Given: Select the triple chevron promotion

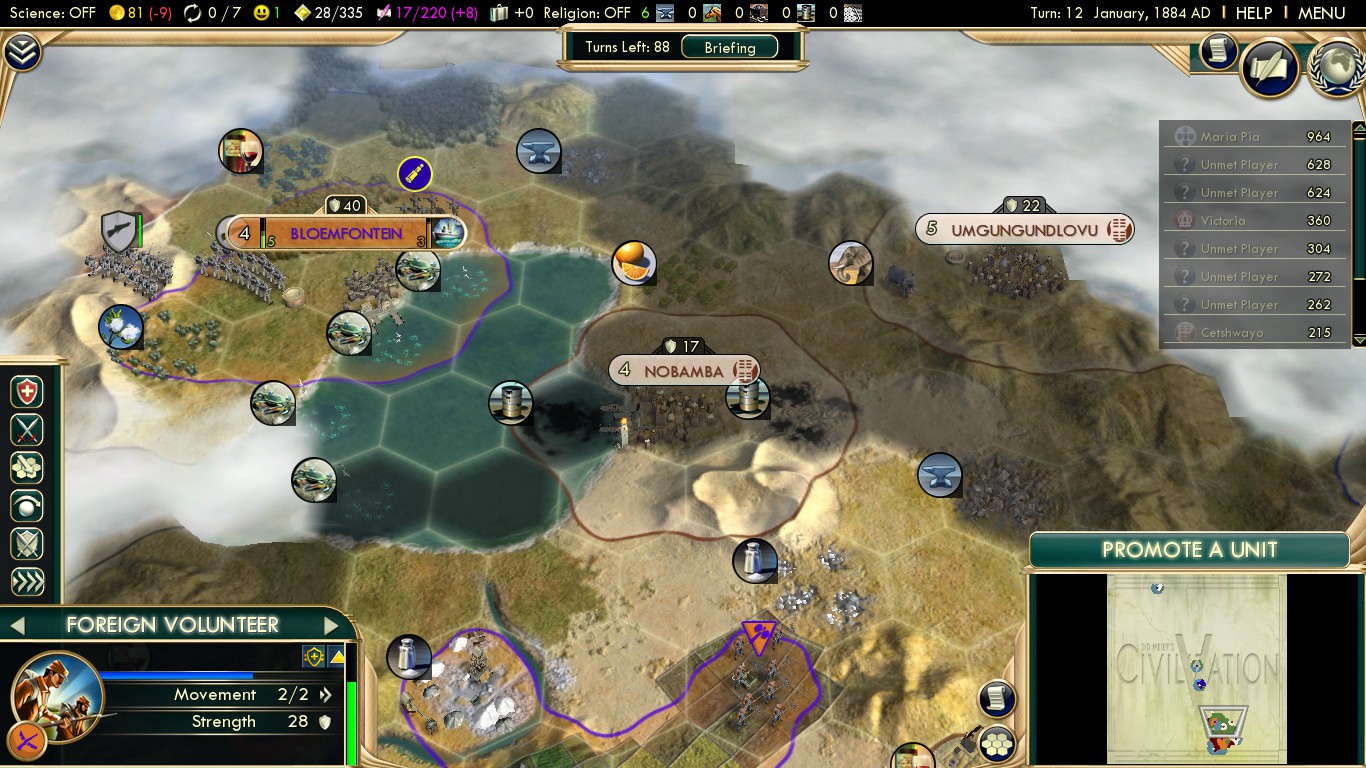Looking at the screenshot, I should click(27, 582).
